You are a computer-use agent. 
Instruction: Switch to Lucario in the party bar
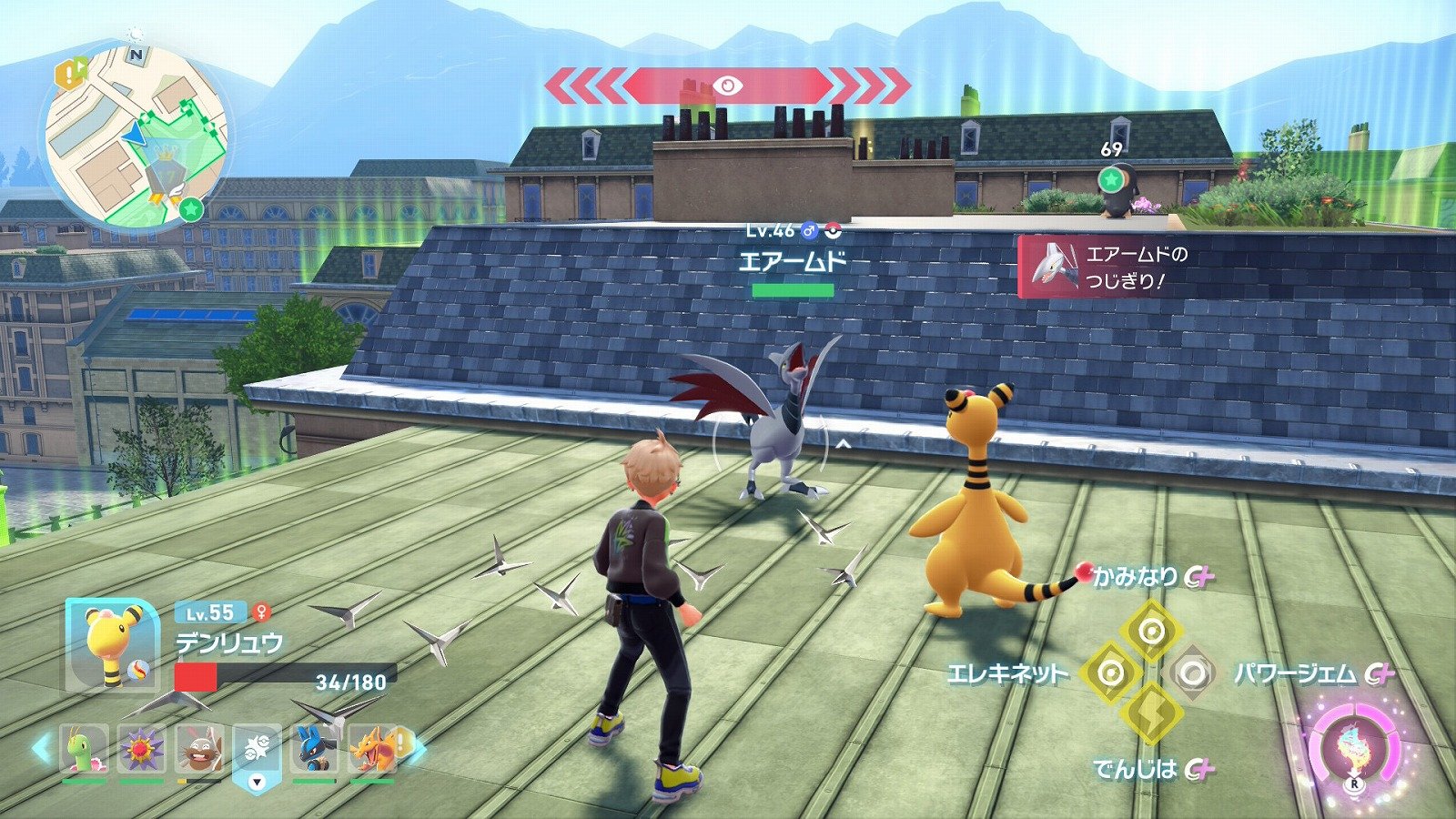314,751
